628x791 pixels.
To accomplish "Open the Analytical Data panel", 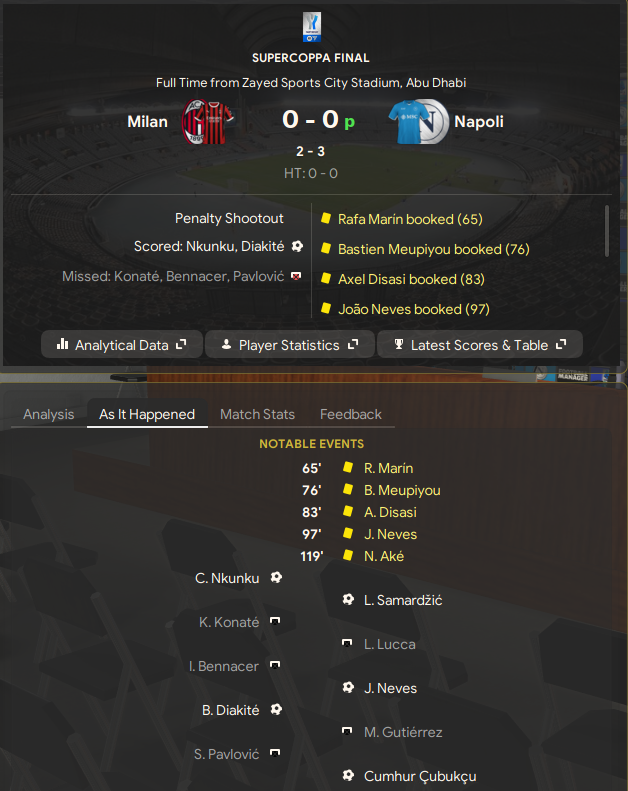I will click(x=122, y=345).
